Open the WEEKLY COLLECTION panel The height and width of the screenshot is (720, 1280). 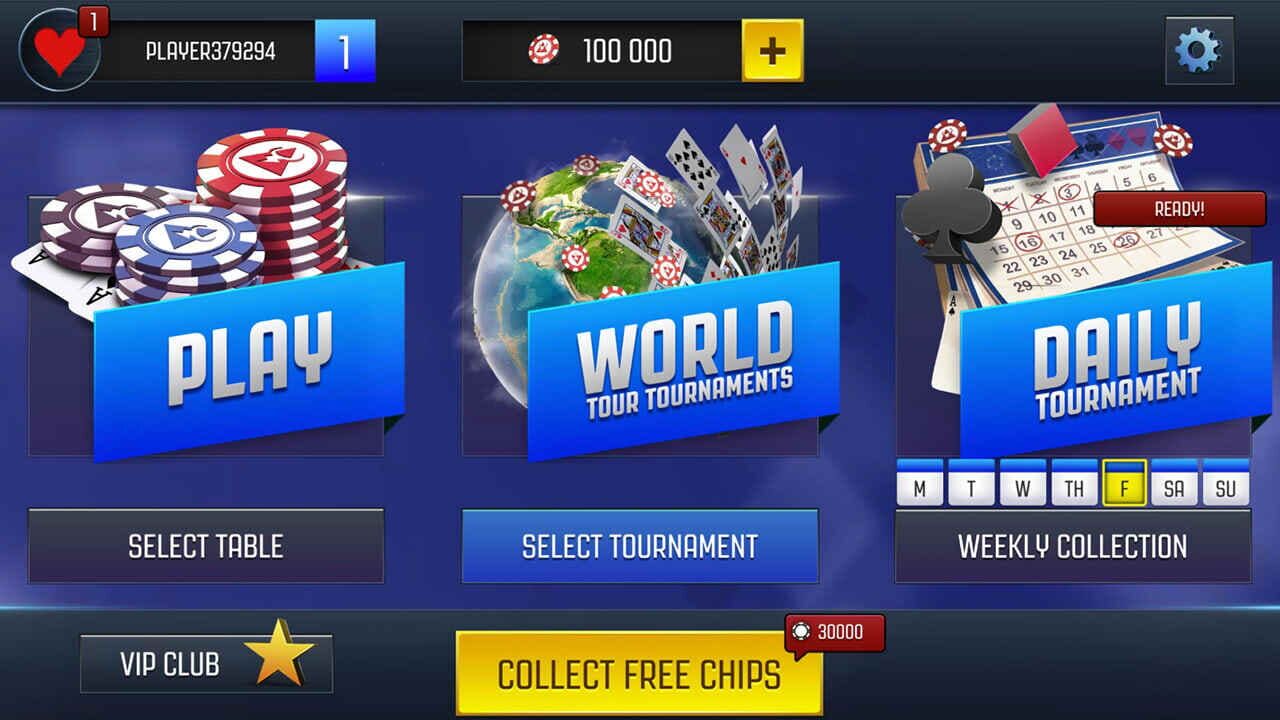click(x=1071, y=546)
